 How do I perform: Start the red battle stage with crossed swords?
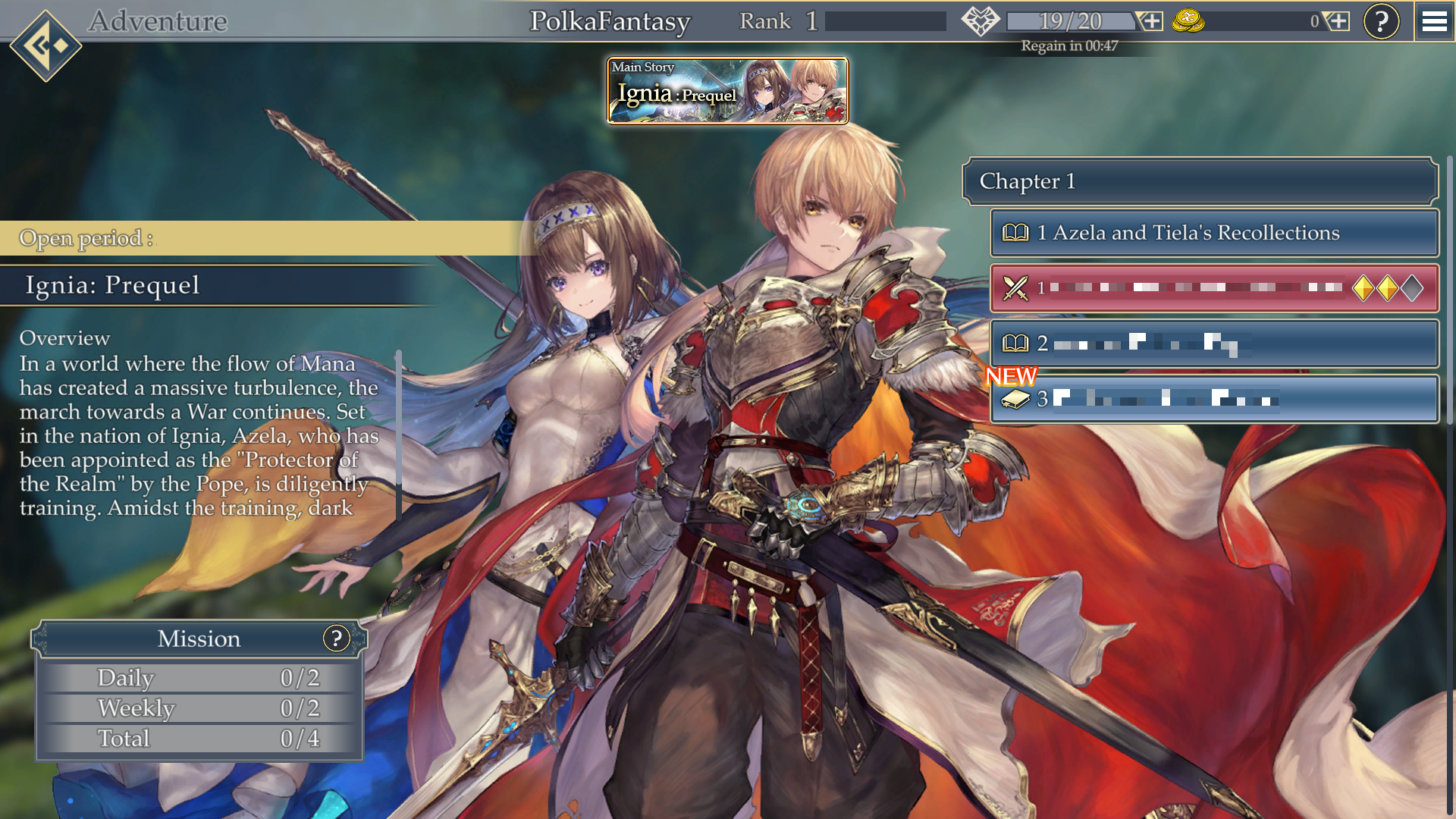click(1214, 288)
